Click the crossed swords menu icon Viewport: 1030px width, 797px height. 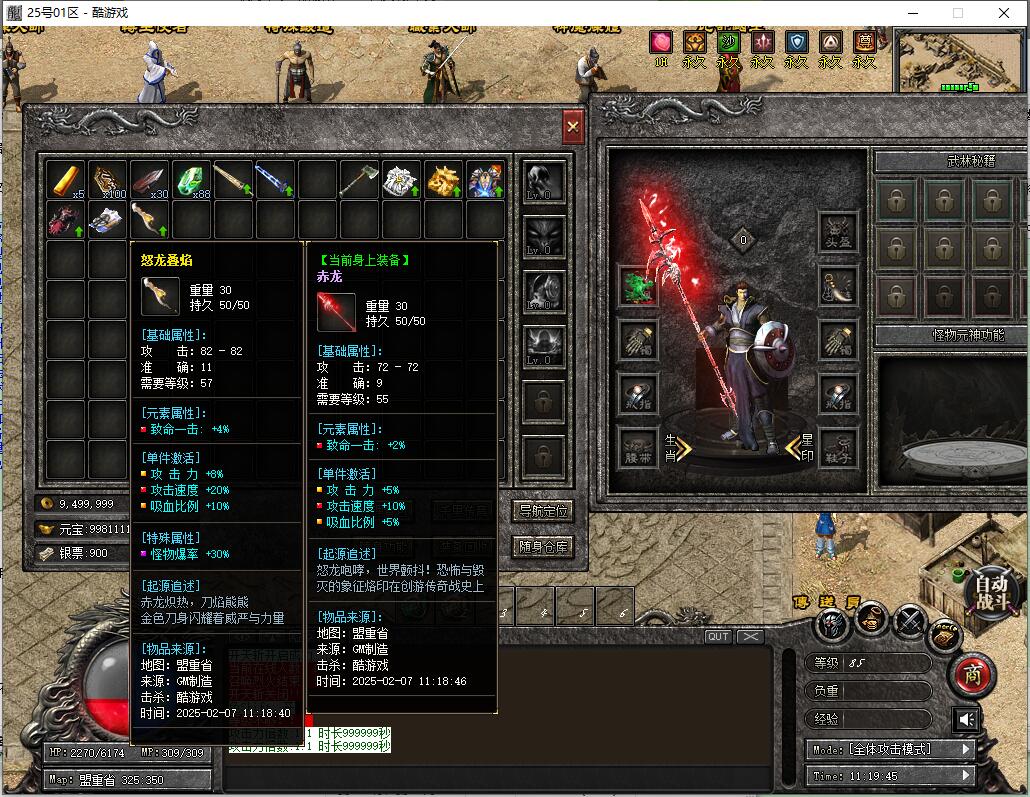908,623
